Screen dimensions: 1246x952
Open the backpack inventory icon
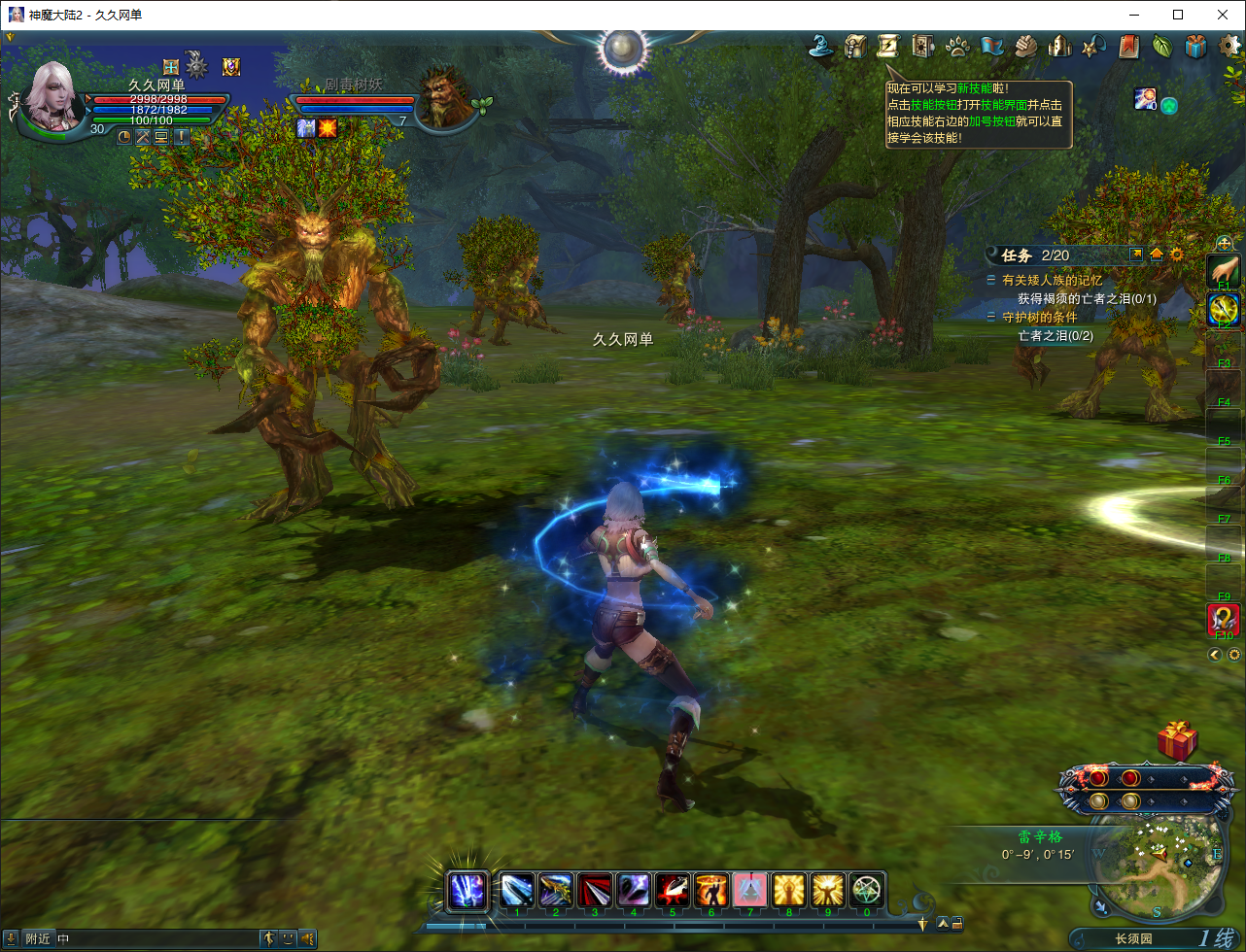tap(855, 46)
